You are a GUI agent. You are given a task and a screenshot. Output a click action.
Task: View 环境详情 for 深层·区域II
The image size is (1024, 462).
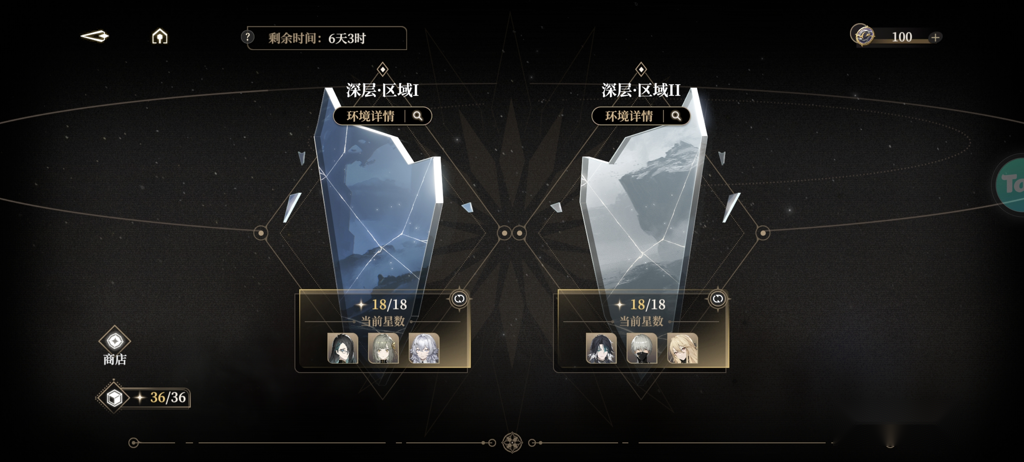tap(641, 116)
